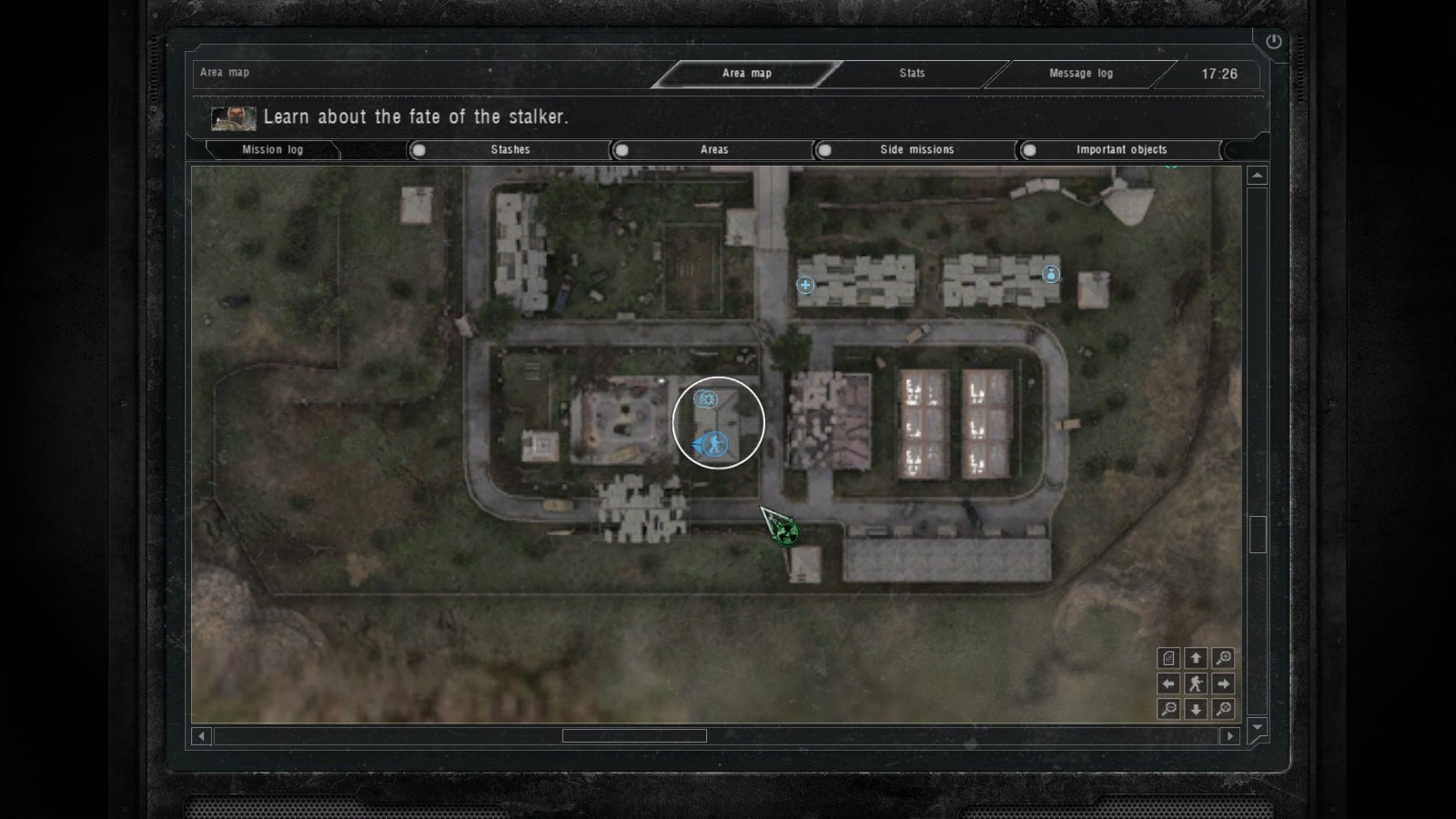
Task: Click the power button to close the PDA
Action: point(1273,41)
